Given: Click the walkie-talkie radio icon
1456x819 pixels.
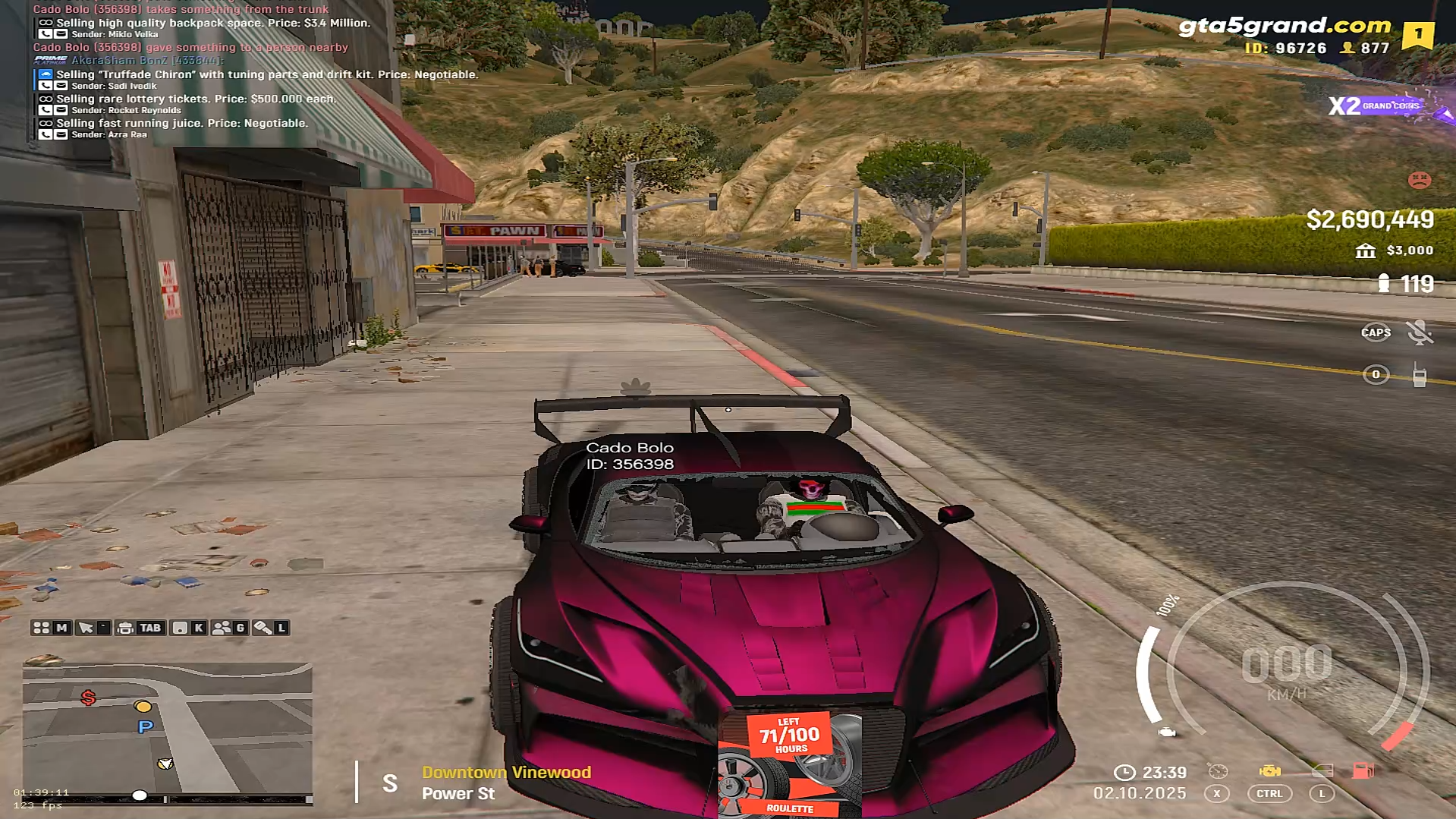Looking at the screenshot, I should [1419, 375].
